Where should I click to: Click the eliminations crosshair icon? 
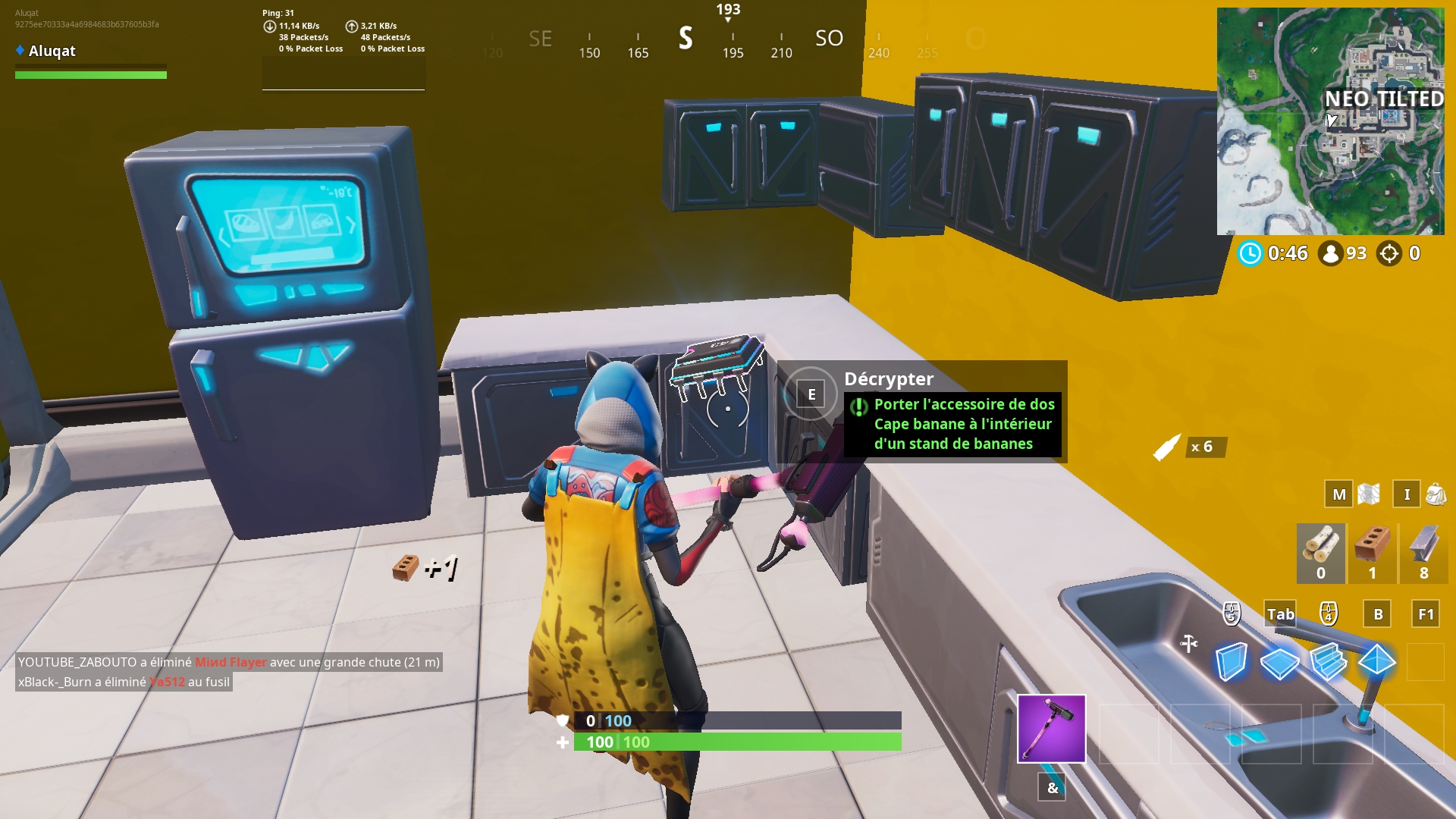click(1391, 253)
